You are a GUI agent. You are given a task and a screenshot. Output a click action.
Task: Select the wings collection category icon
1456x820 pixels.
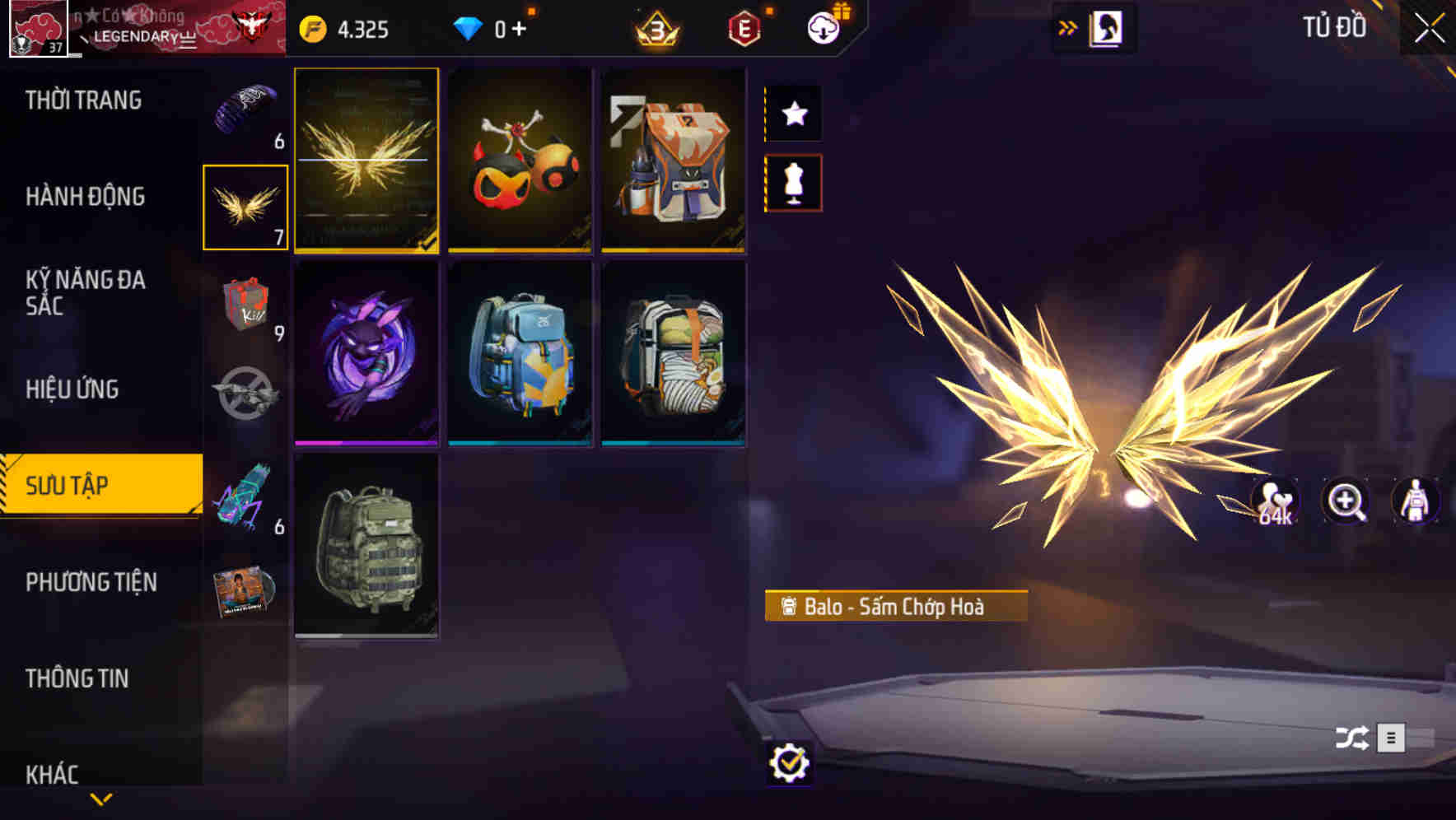tap(244, 206)
